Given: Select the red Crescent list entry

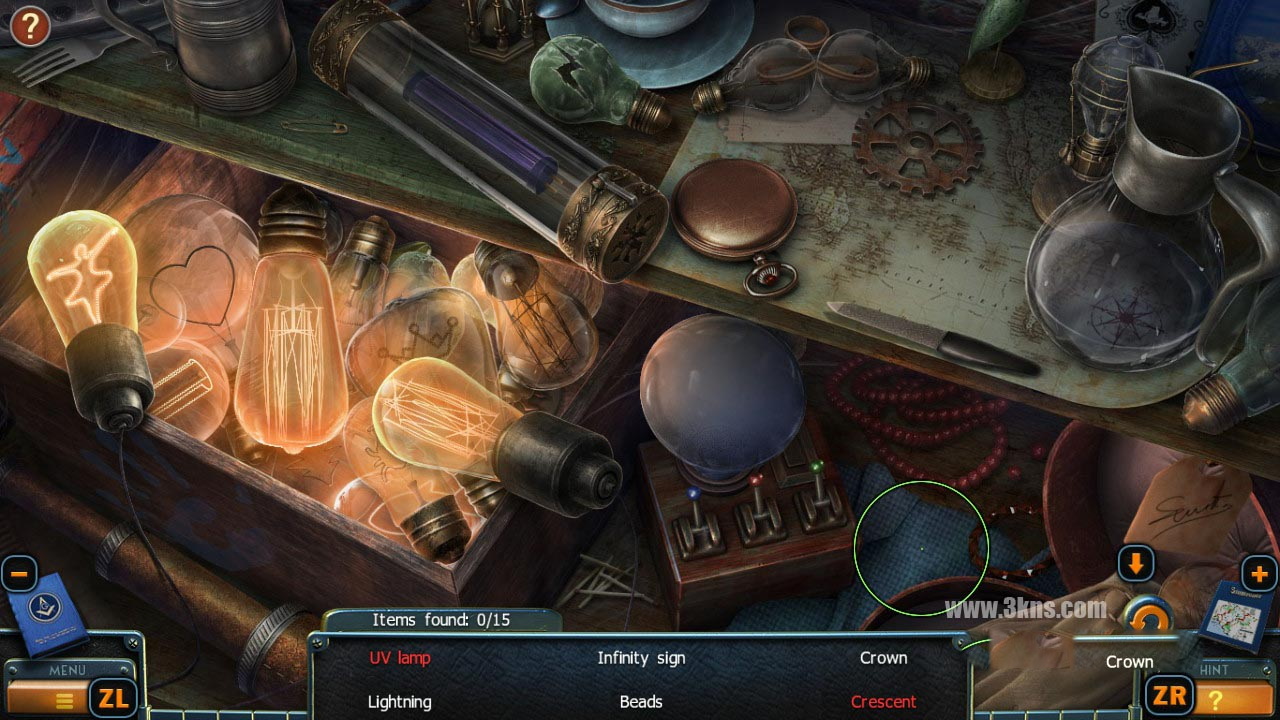Looking at the screenshot, I should 883,702.
